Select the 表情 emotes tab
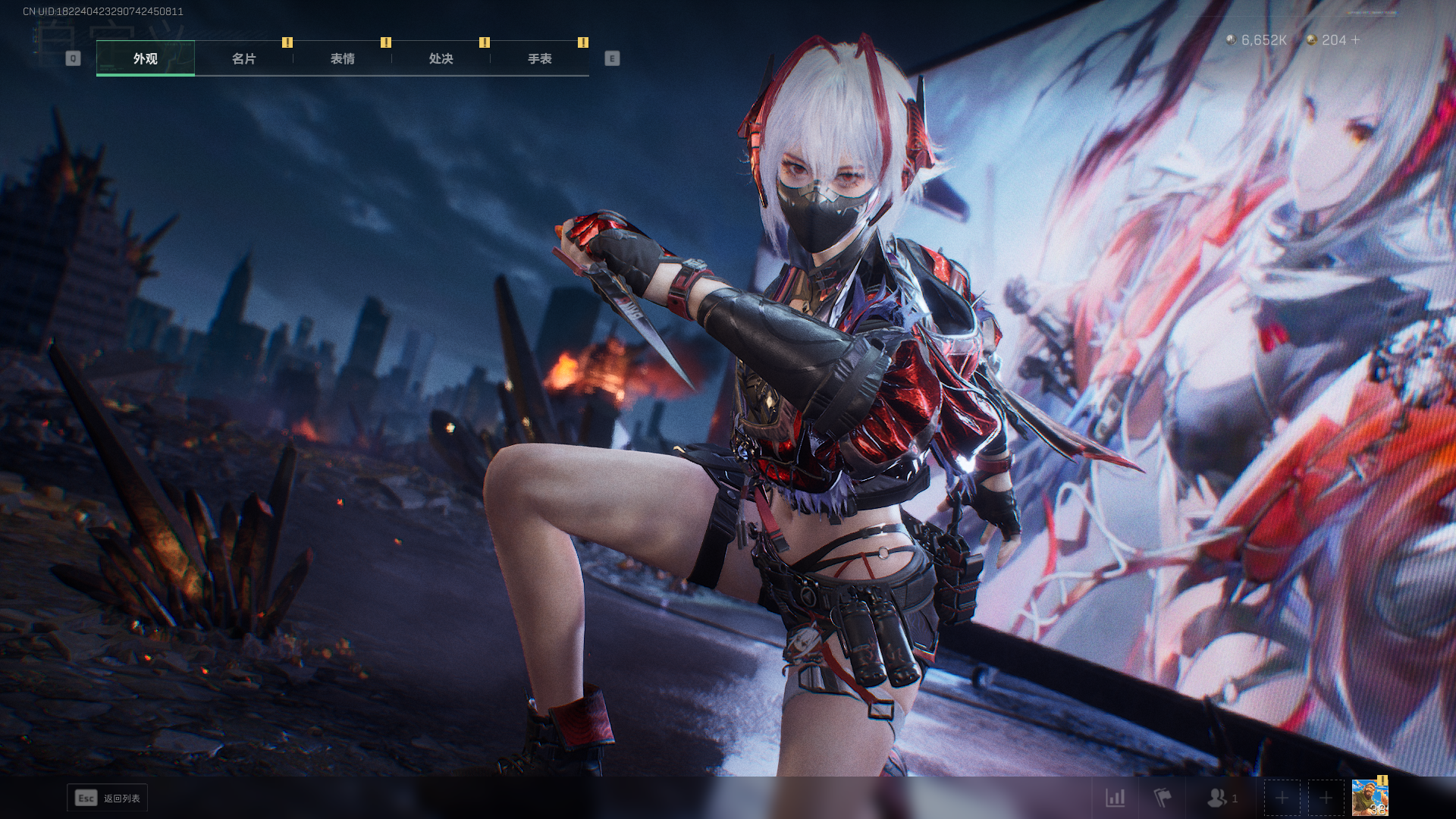 (343, 58)
